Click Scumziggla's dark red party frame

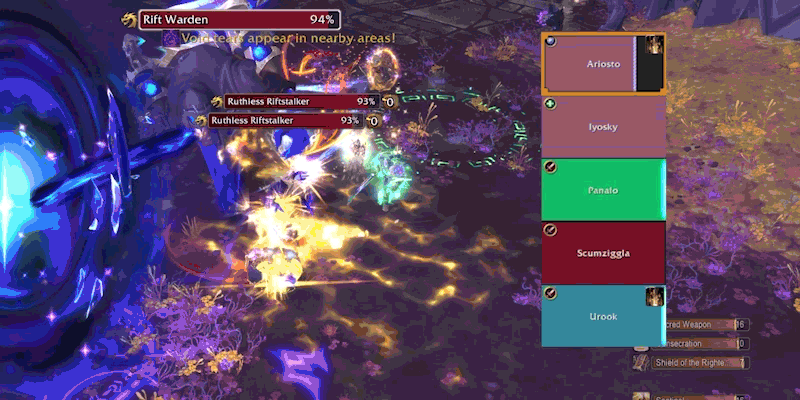pos(603,252)
